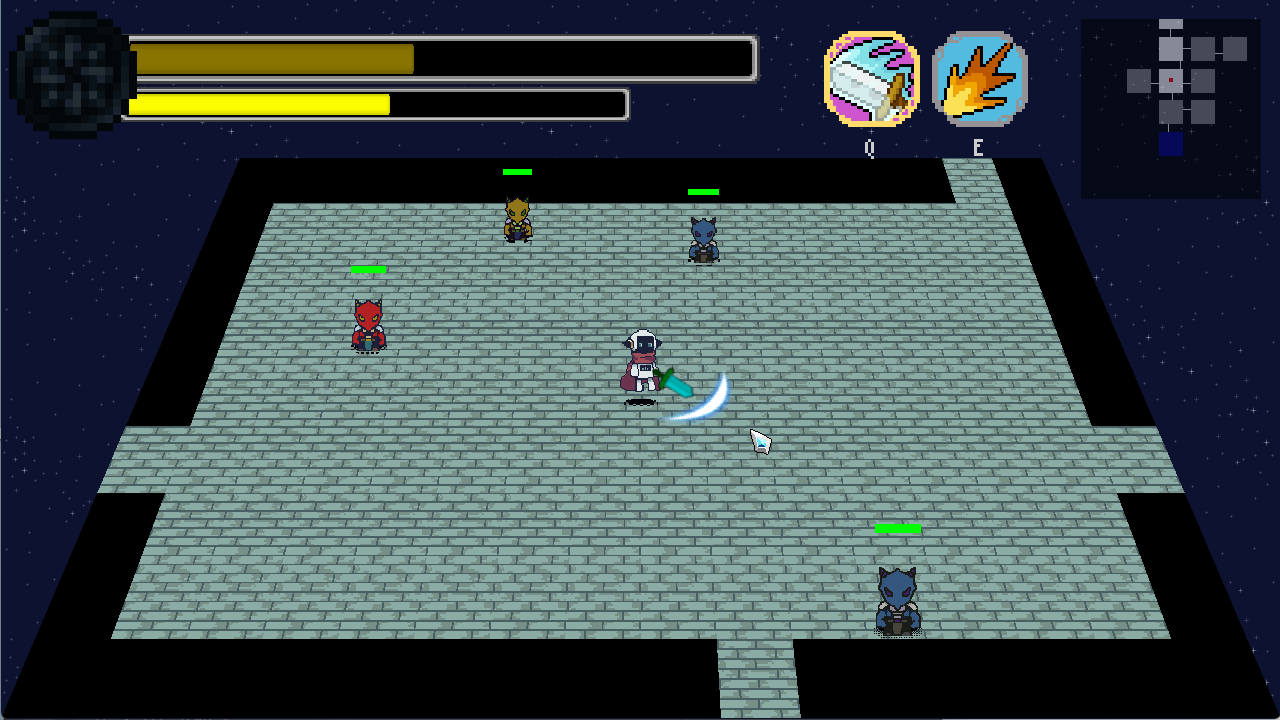Image resolution: width=1280 pixels, height=720 pixels.
Task: Click the blue enemy near the top wall
Action: (701, 238)
